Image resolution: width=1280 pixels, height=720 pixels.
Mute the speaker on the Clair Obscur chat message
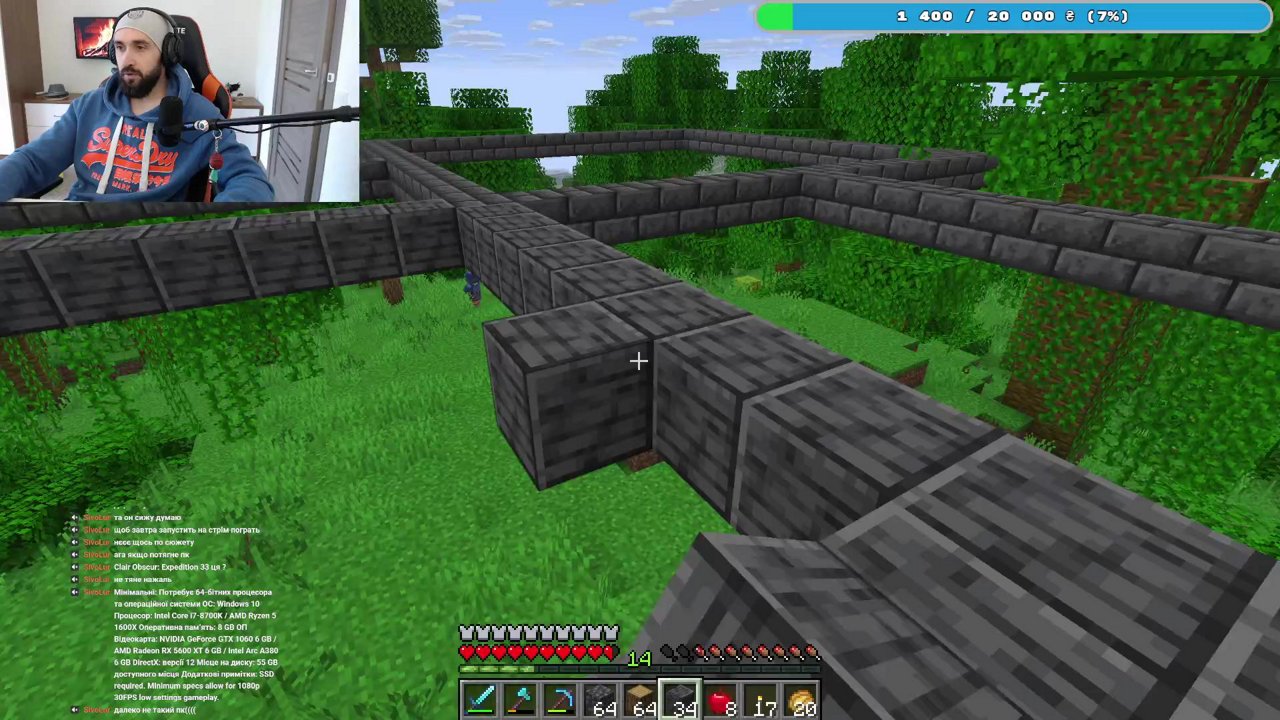(74, 566)
